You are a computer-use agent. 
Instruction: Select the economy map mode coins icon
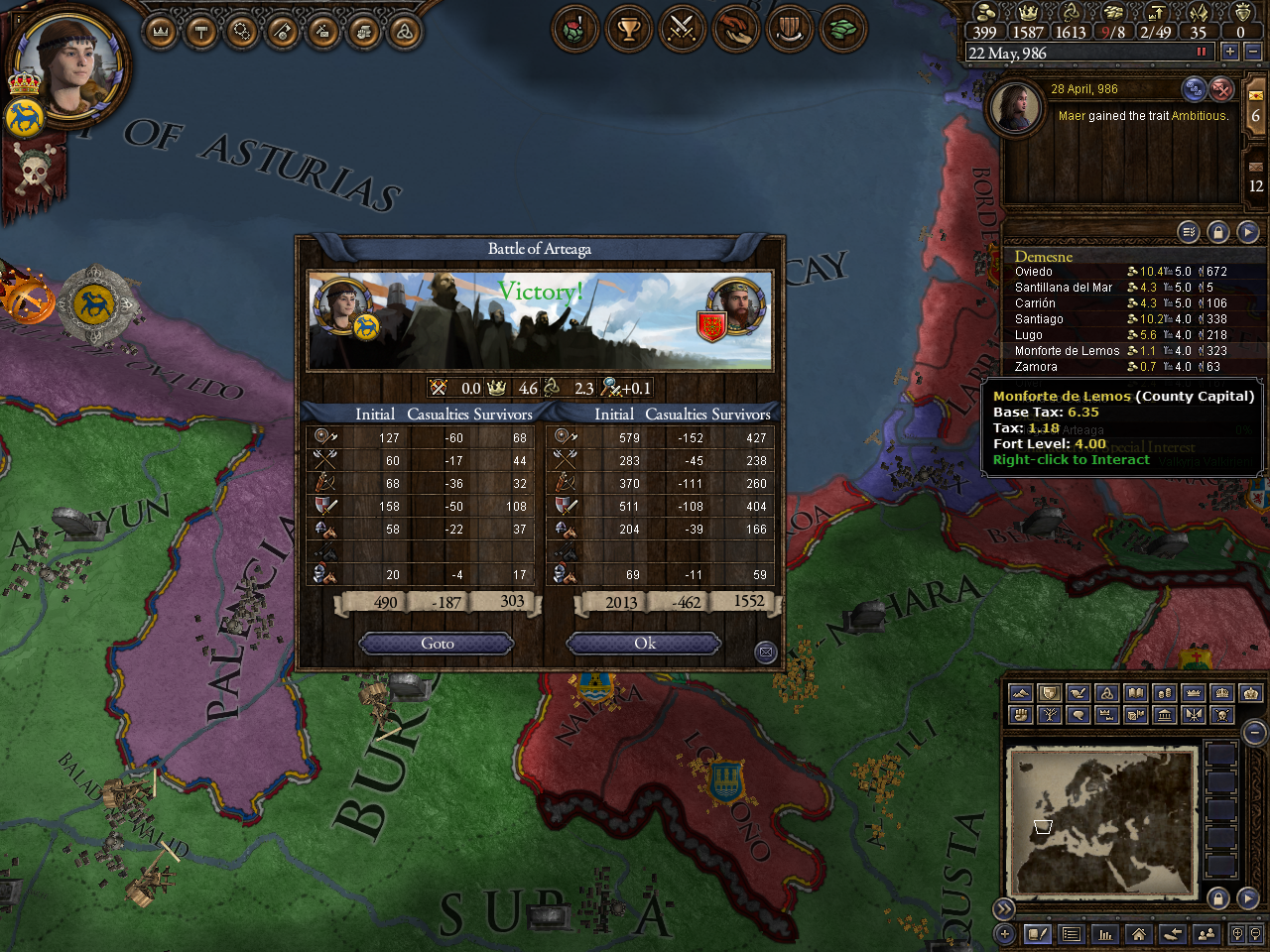1163,692
